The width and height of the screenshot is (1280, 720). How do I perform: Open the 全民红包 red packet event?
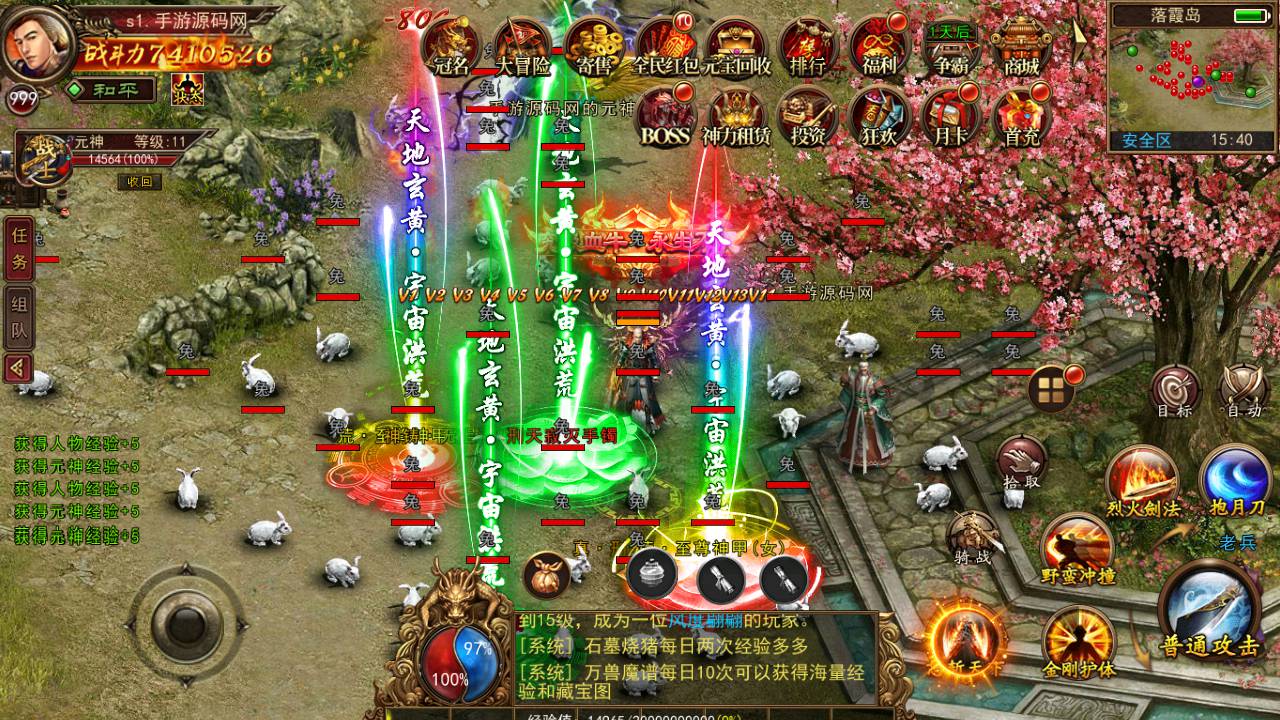(x=666, y=47)
